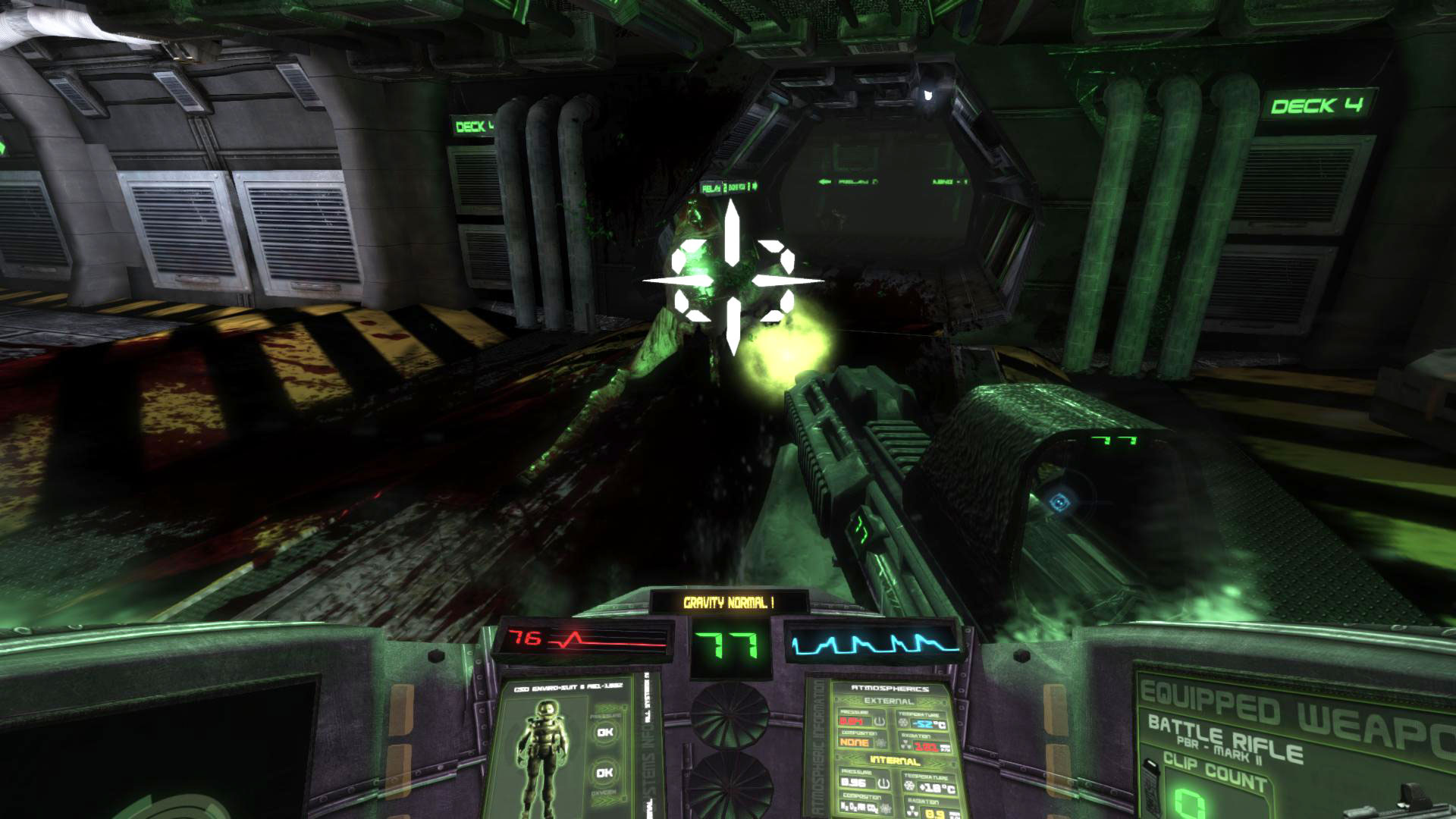Click the radiation symbol beside the external 120 reading
1456x819 pixels.
[907, 745]
